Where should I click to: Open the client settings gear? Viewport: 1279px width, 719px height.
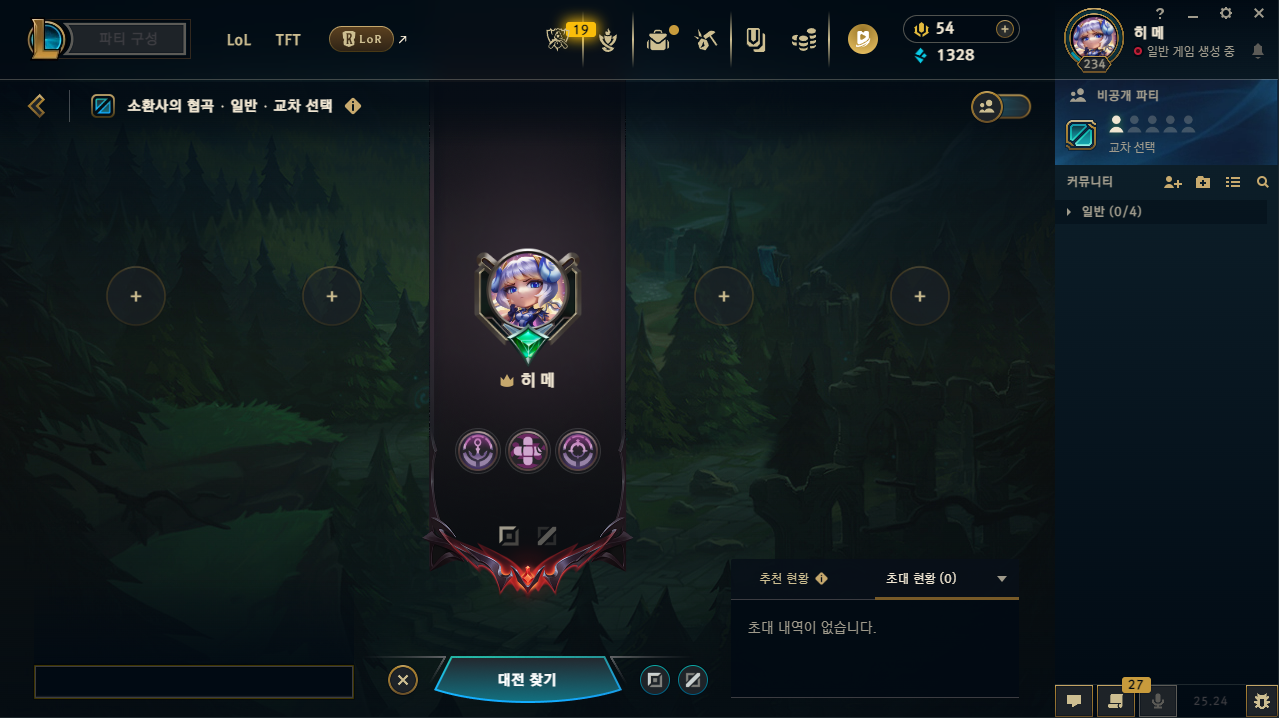click(1226, 13)
